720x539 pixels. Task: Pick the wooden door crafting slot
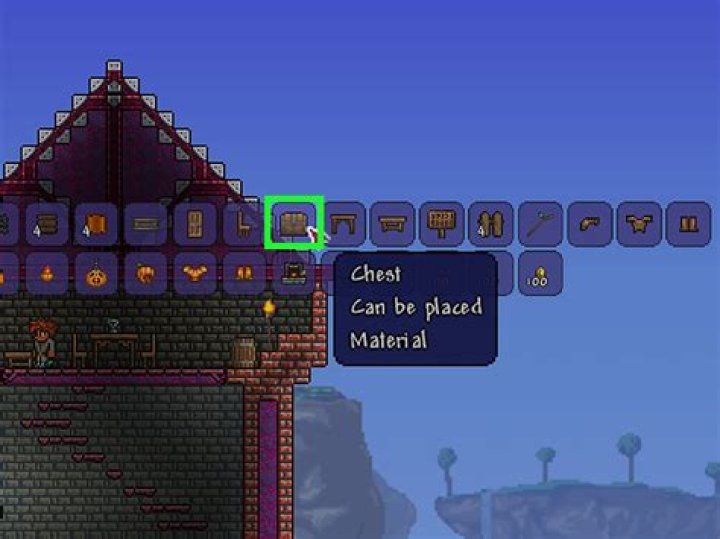coord(195,224)
